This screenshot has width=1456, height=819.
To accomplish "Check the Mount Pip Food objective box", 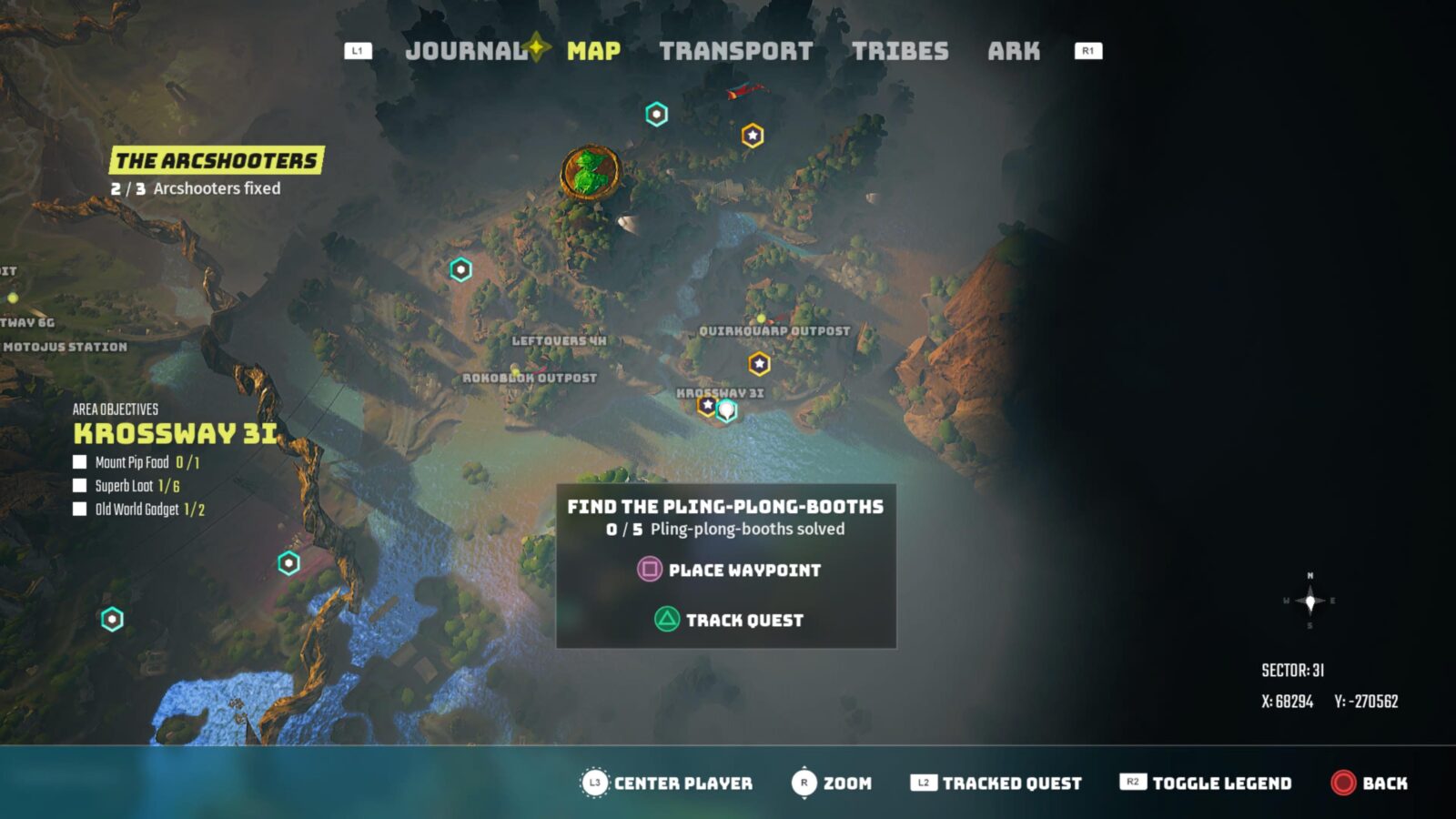I will tap(78, 462).
